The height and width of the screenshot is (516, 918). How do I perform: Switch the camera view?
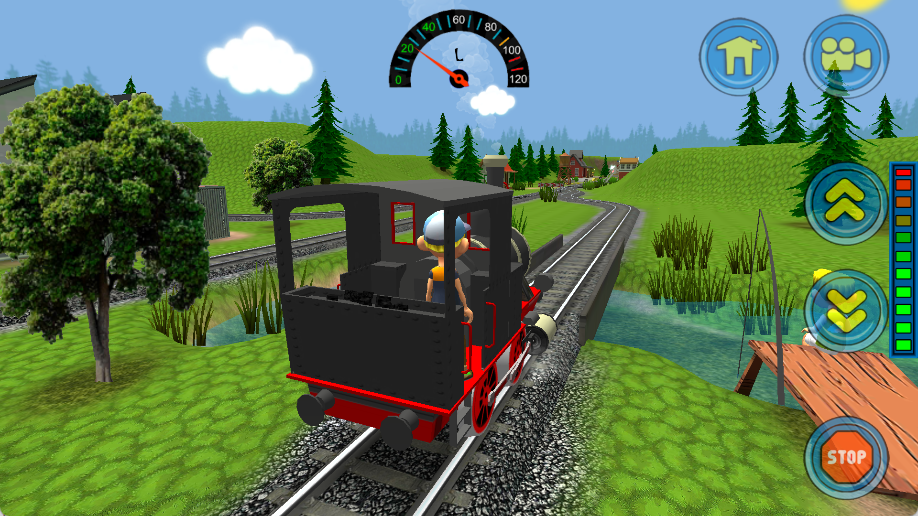point(846,55)
